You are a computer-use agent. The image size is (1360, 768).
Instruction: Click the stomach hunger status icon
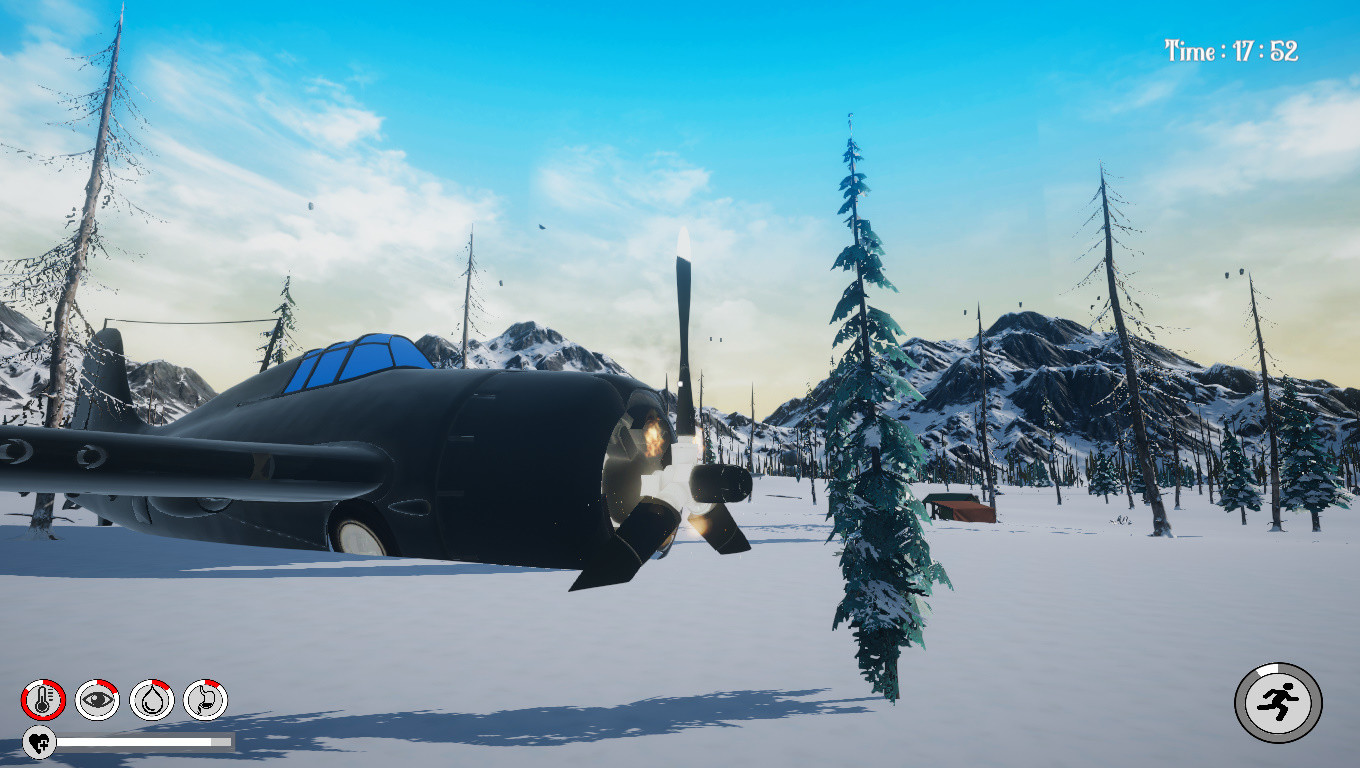click(x=206, y=697)
